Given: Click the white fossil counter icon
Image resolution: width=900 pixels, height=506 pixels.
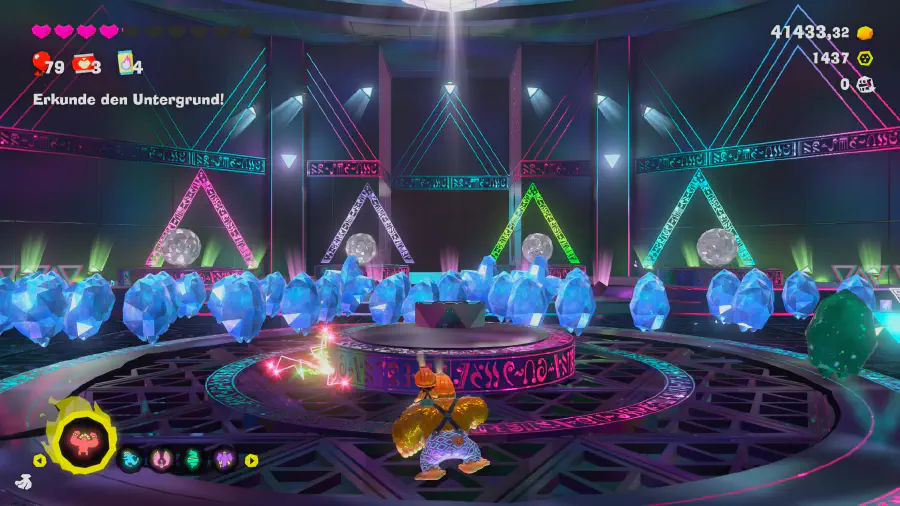Looking at the screenshot, I should pos(866,85).
